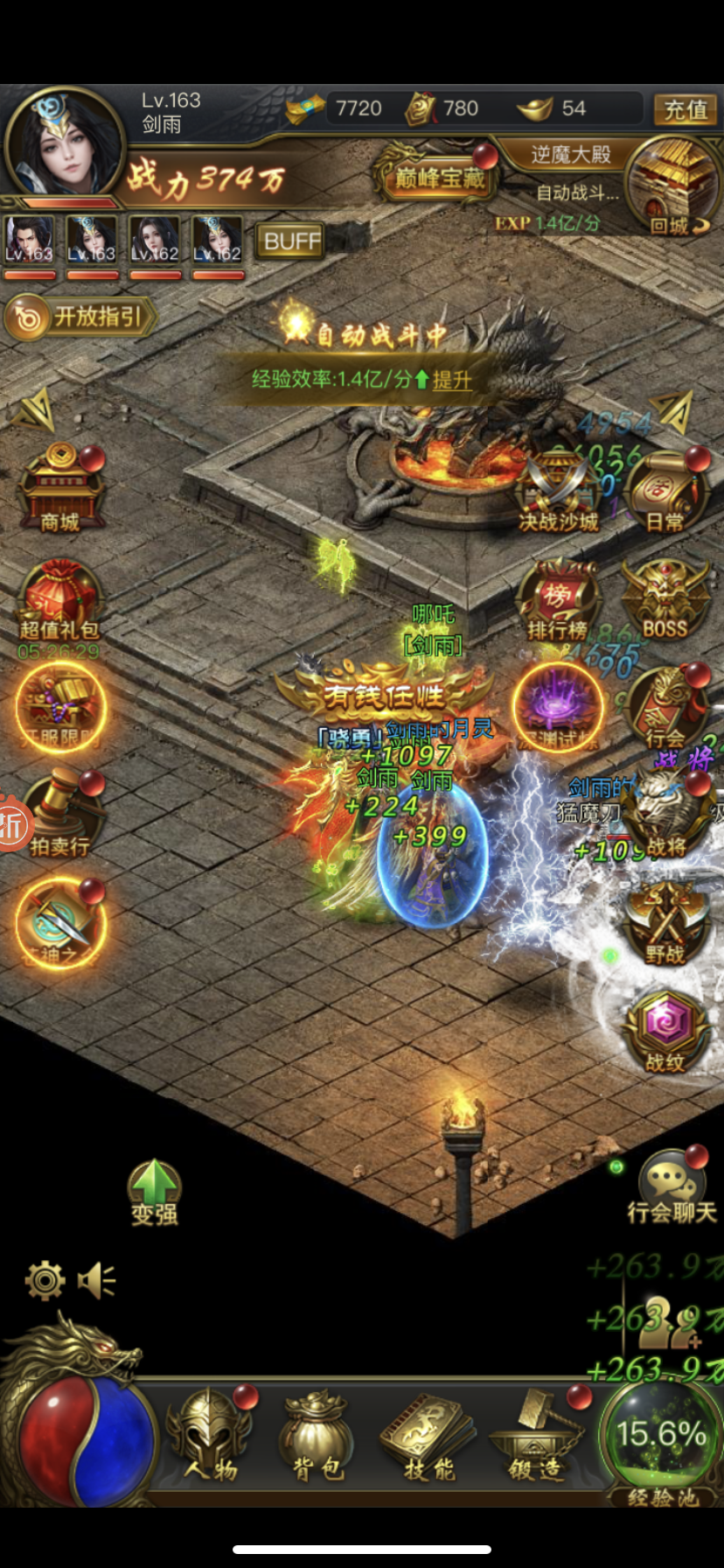The width and height of the screenshot is (724, 1568).
Task: Open settings via the gear icon
Action: tap(45, 1281)
